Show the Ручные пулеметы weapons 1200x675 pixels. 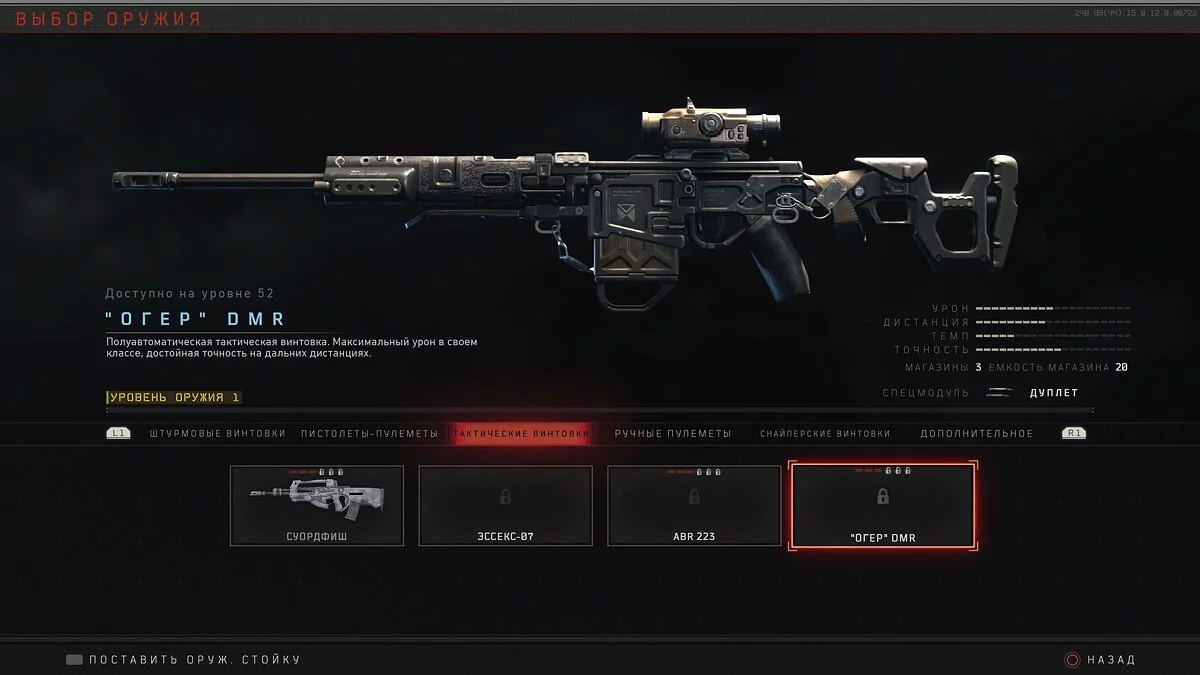[x=672, y=433]
